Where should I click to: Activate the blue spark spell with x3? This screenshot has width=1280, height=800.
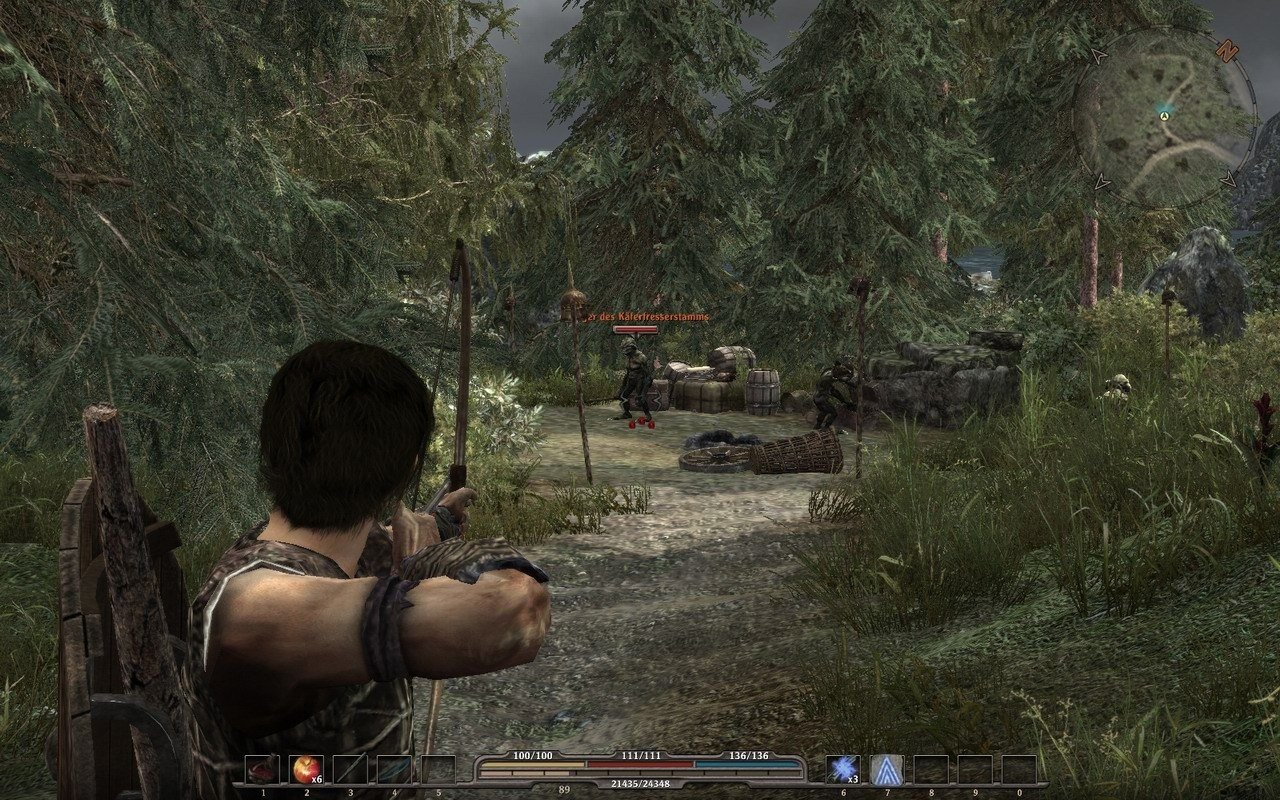pyautogui.click(x=842, y=769)
